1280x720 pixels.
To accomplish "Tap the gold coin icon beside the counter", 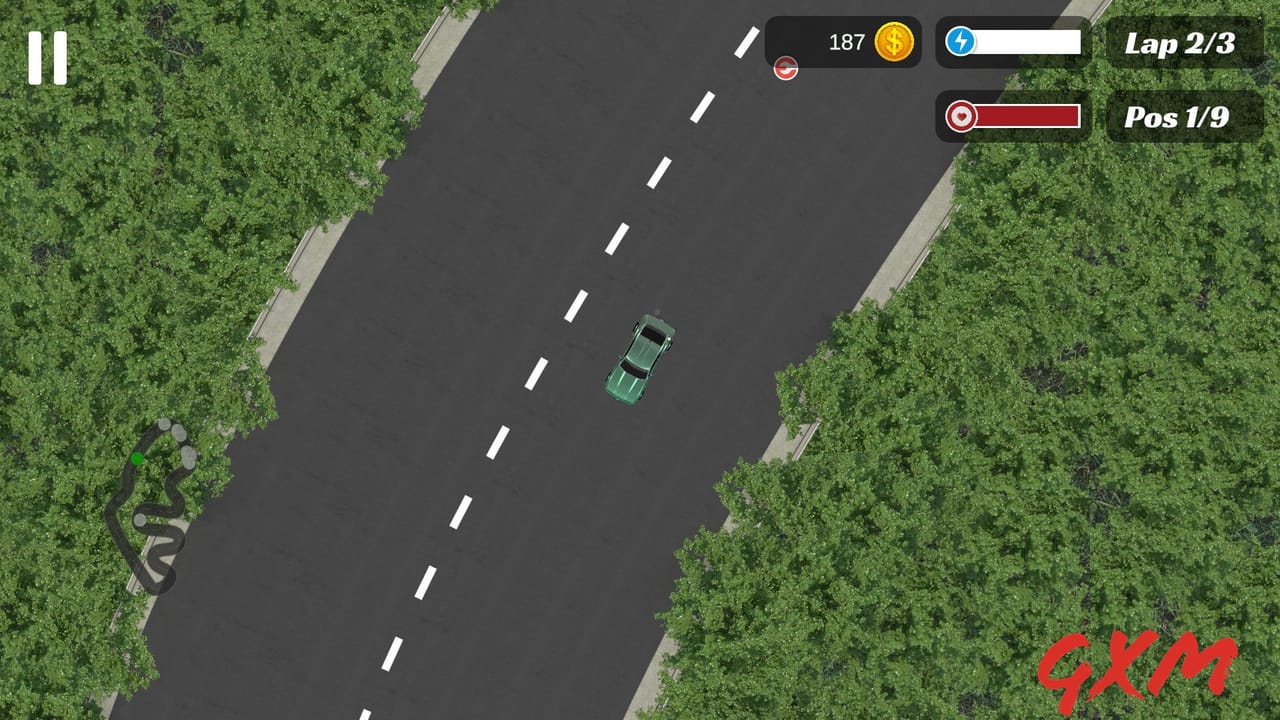I will click(896, 41).
